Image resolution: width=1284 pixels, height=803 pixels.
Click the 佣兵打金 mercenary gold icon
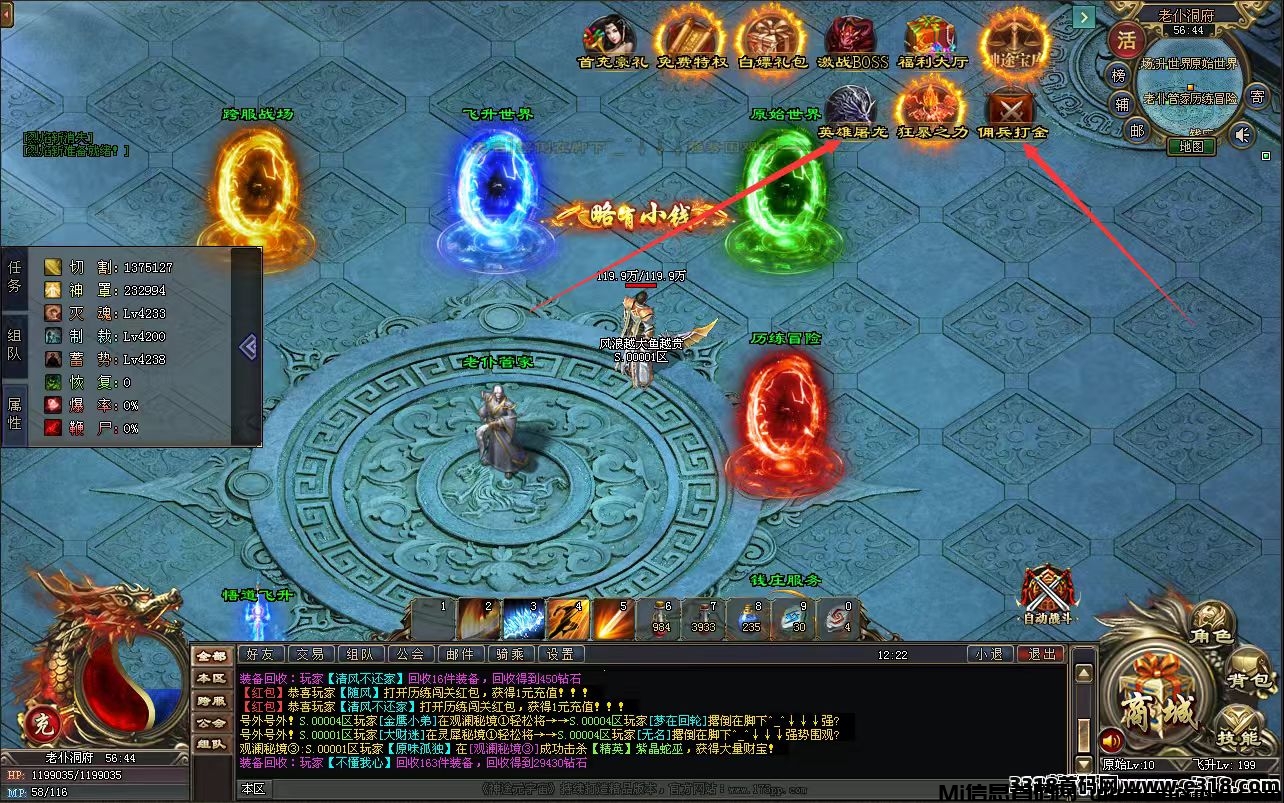click(x=1010, y=105)
